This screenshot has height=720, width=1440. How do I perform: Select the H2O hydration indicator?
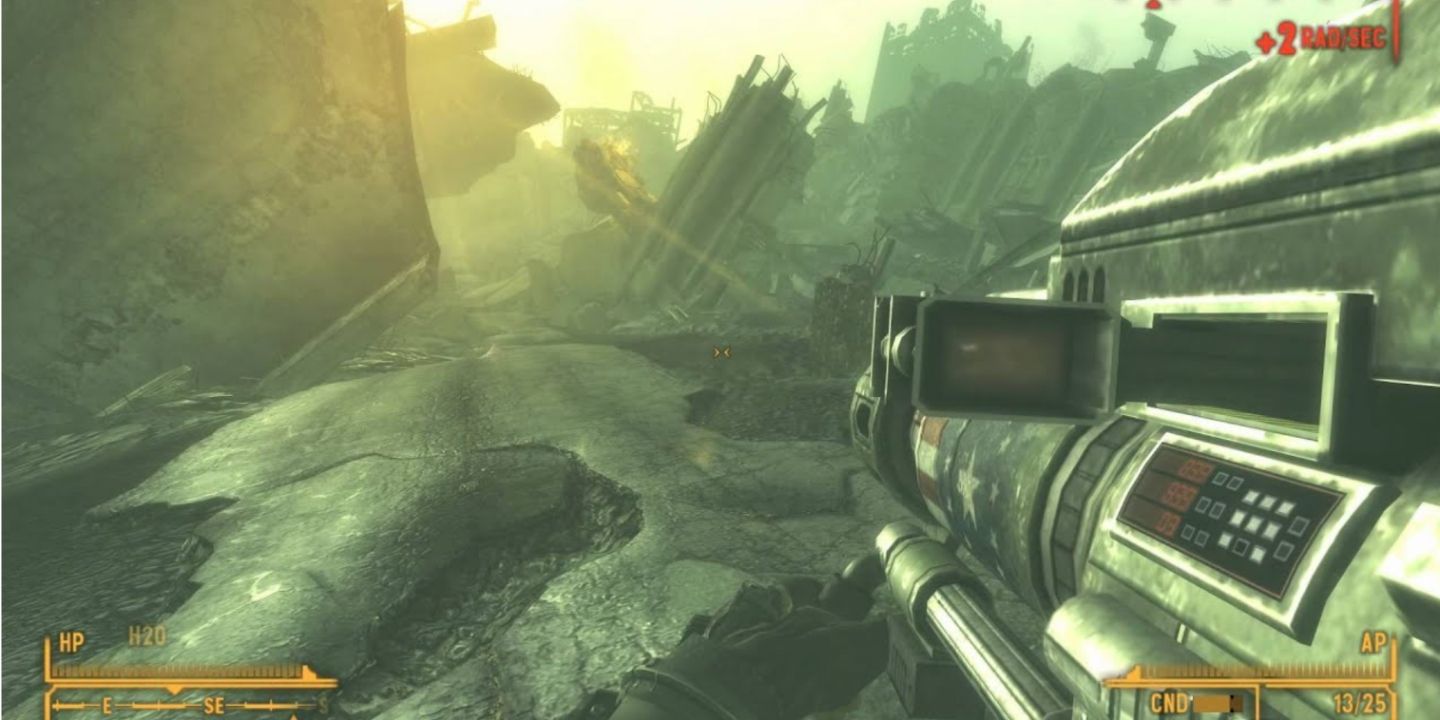[146, 635]
